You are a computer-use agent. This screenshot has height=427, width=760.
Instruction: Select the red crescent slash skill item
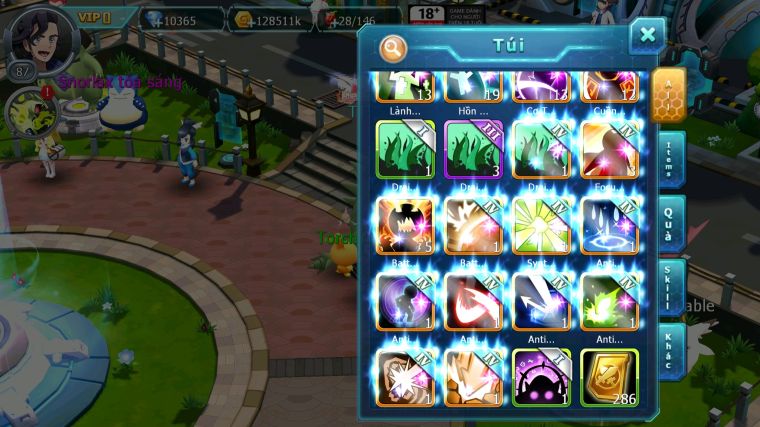click(473, 301)
